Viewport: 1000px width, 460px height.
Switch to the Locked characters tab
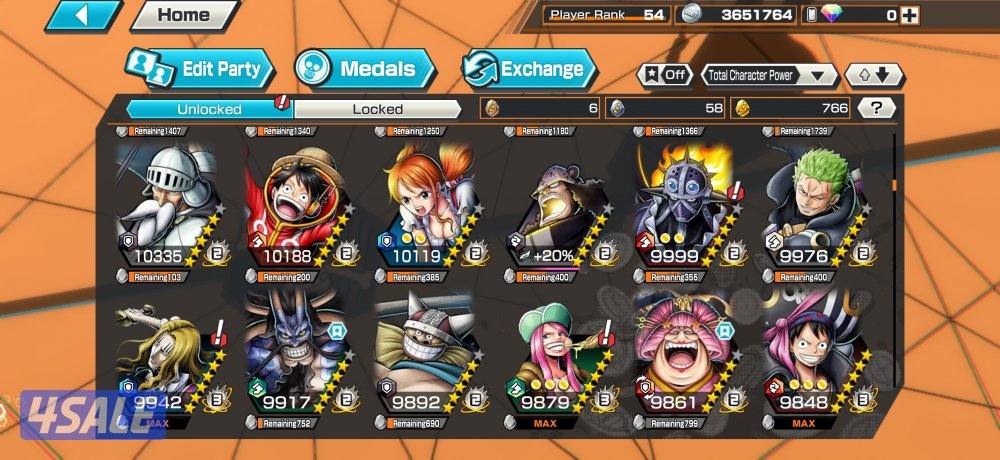377,108
